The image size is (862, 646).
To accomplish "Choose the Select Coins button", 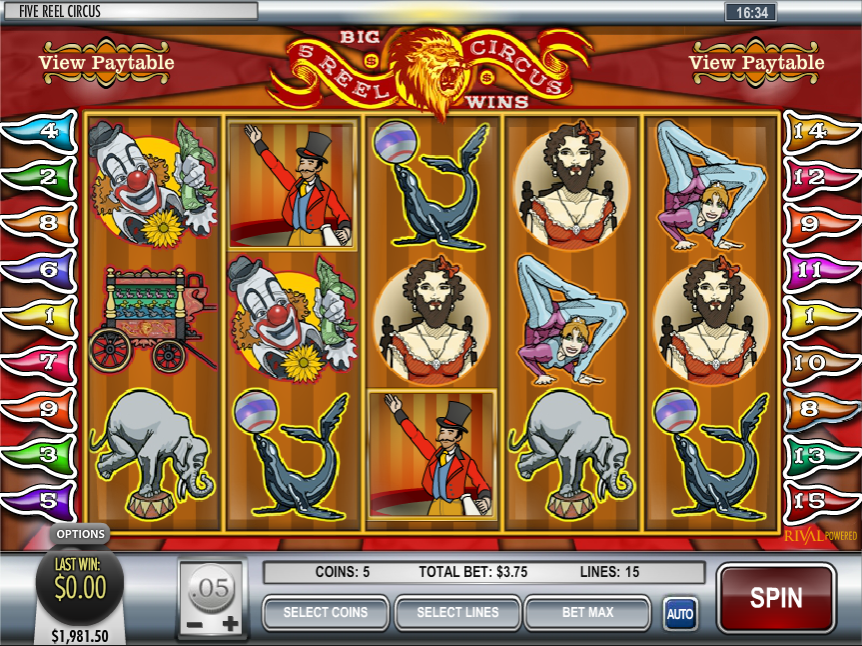I will coord(325,612).
